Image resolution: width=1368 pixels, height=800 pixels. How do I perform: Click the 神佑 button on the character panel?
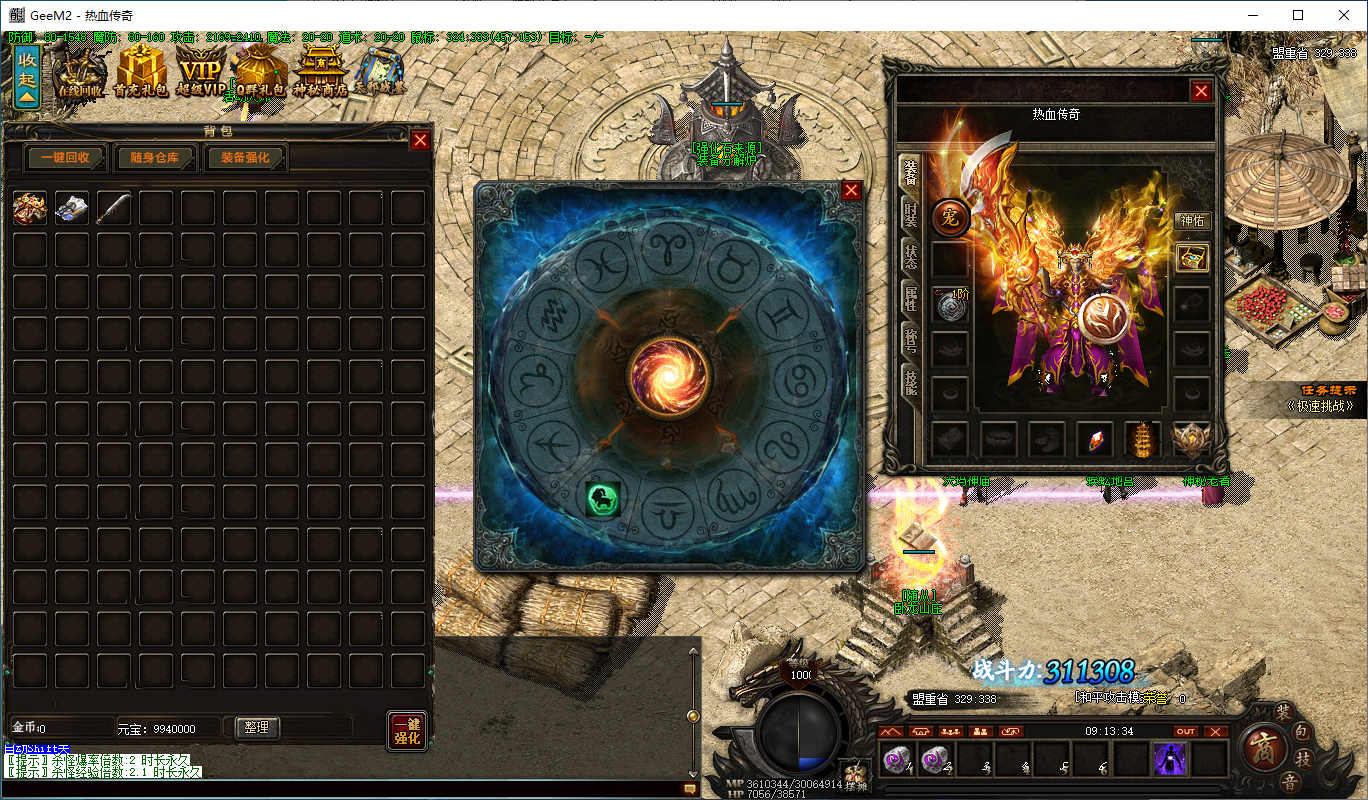coord(1192,221)
